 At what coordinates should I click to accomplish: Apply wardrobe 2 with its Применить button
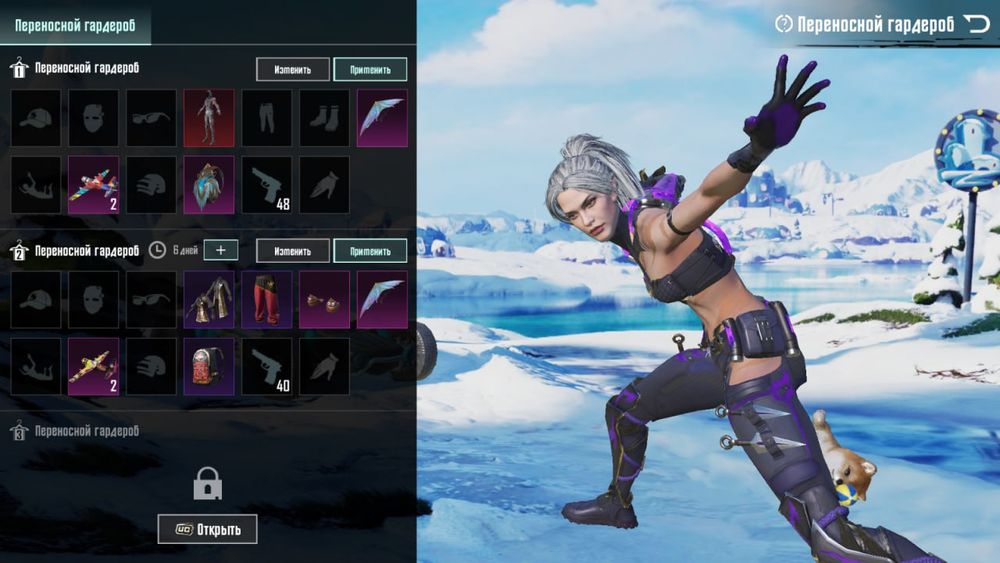(x=370, y=250)
